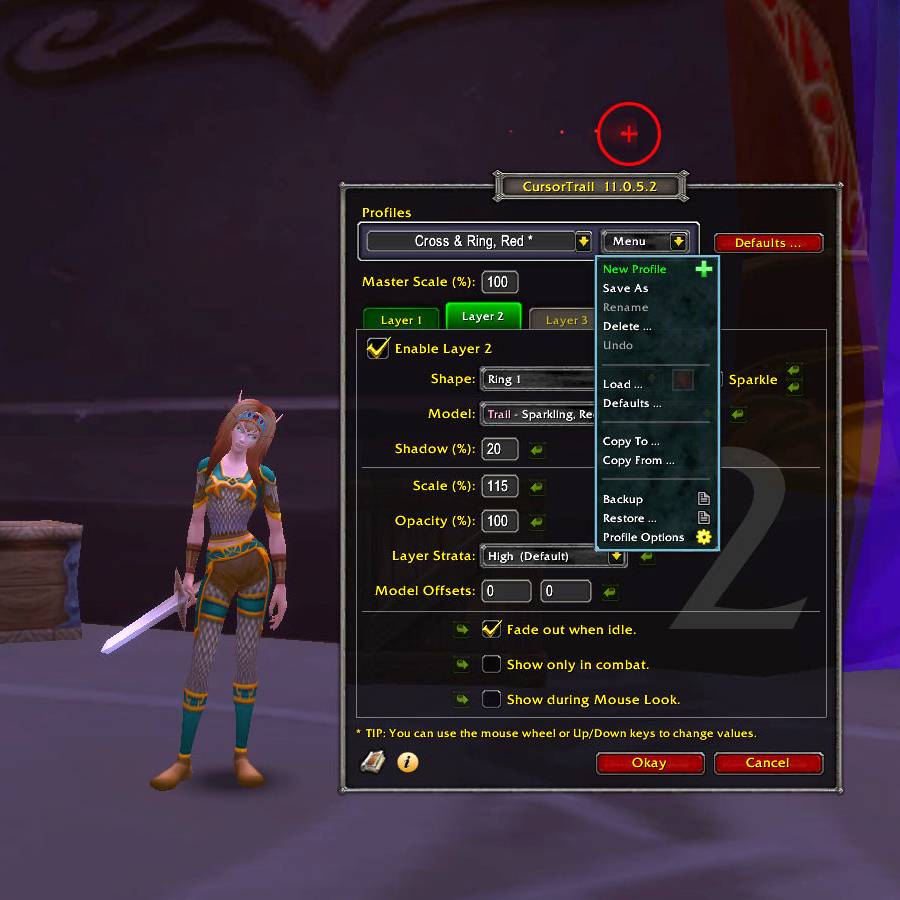Switch to the Layer 1 tab
The image size is (900, 900).
[401, 320]
